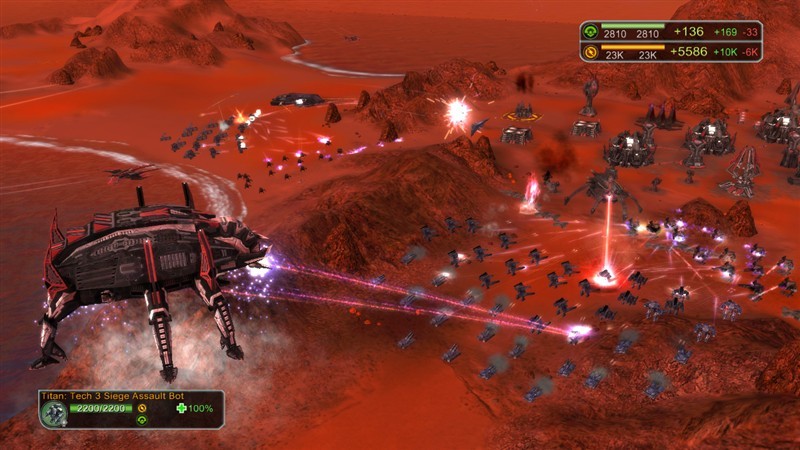Click the green mass resource icon

pos(592,32)
